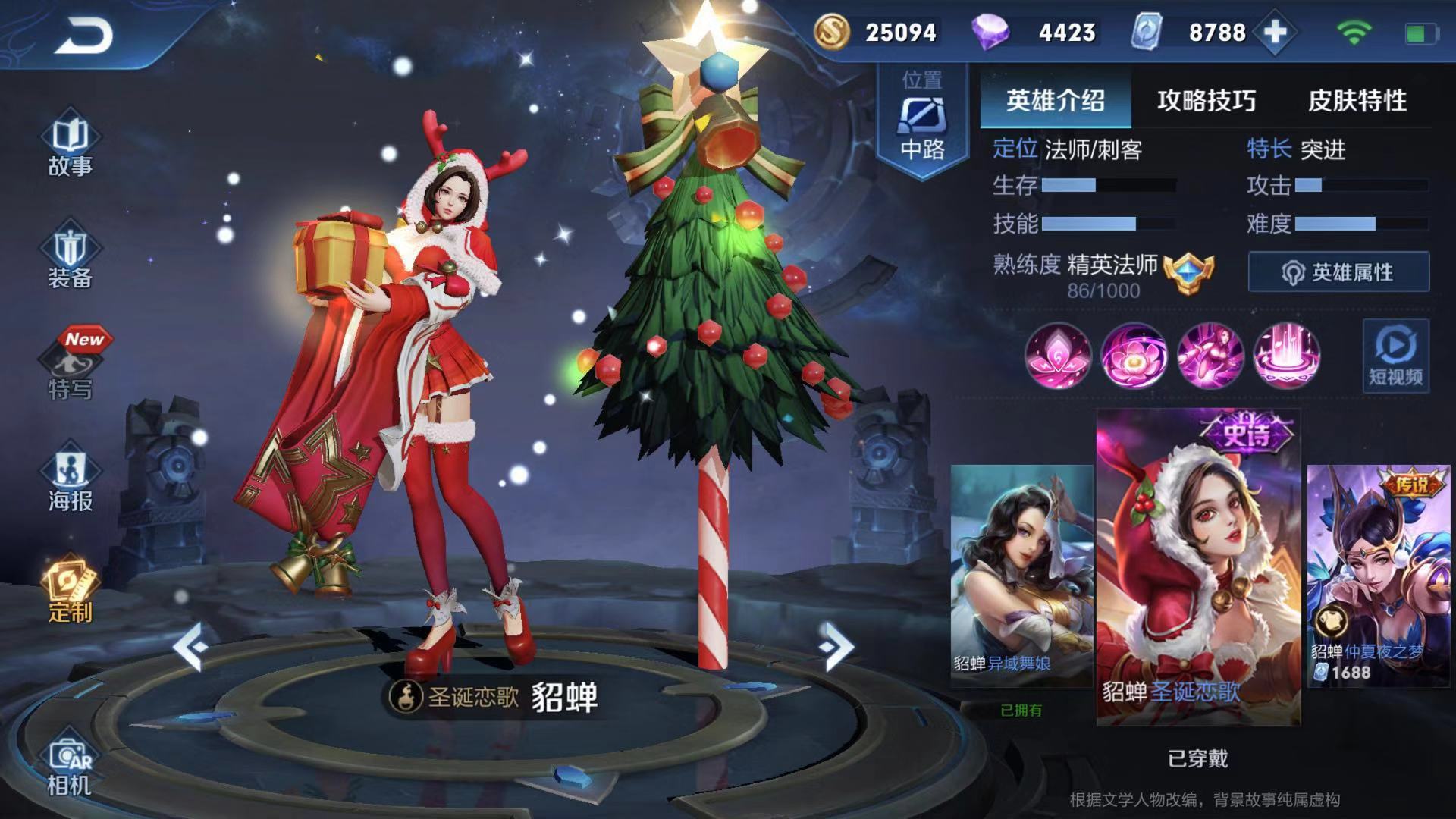
Task: Open the 故事 story page
Action: (x=70, y=147)
